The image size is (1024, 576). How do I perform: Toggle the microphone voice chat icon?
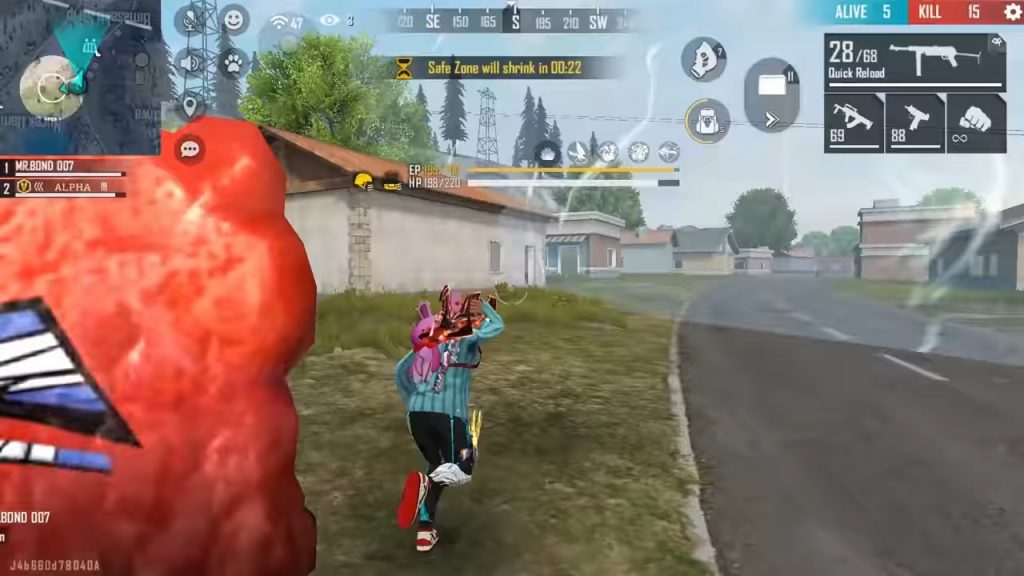tap(189, 20)
